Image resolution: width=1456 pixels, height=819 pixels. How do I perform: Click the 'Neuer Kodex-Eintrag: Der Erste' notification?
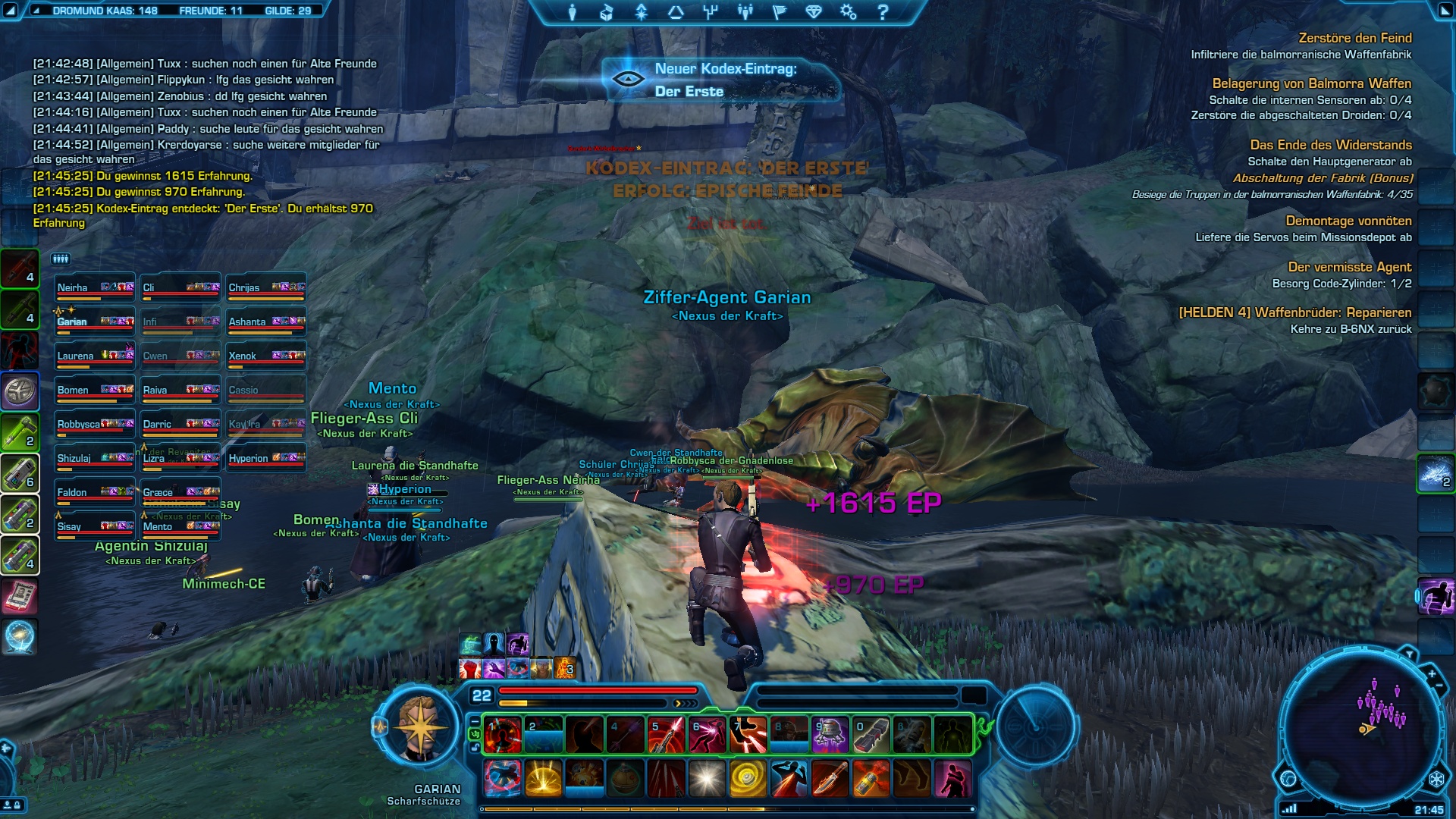click(x=721, y=80)
